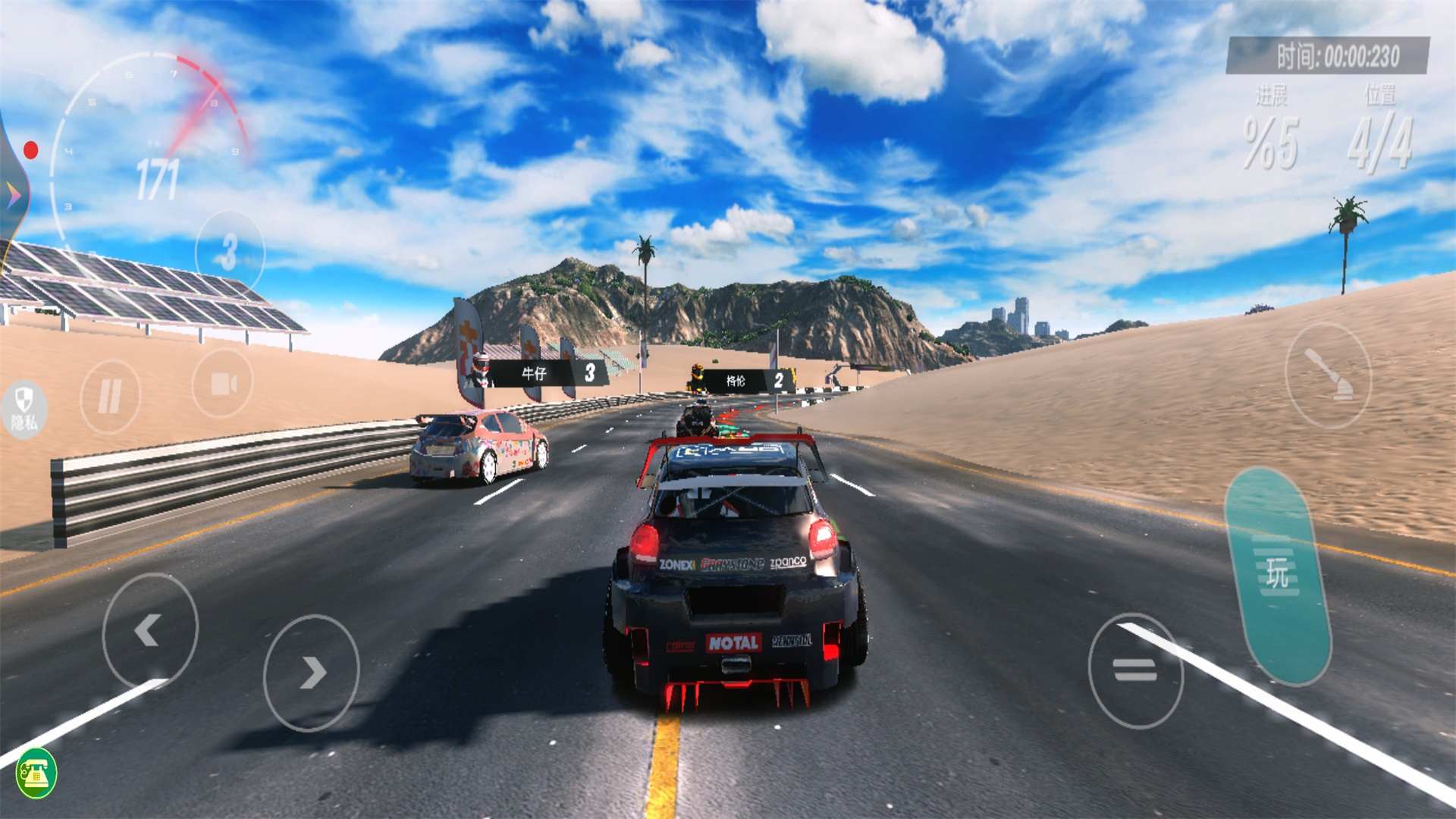Viewport: 1456px width, 819px height.
Task: Steer left with the left arrow button
Action: (149, 630)
